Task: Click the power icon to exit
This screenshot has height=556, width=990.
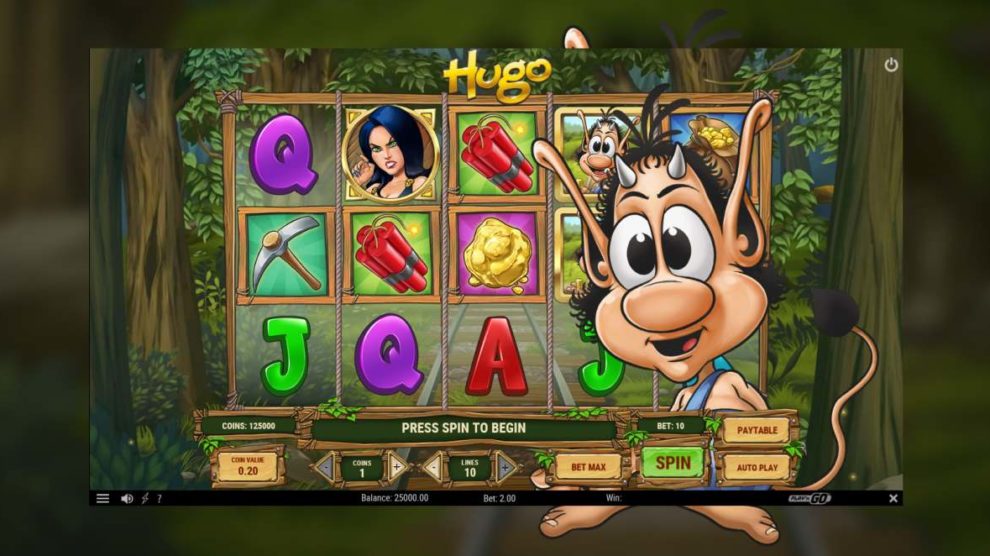Action: tap(891, 65)
